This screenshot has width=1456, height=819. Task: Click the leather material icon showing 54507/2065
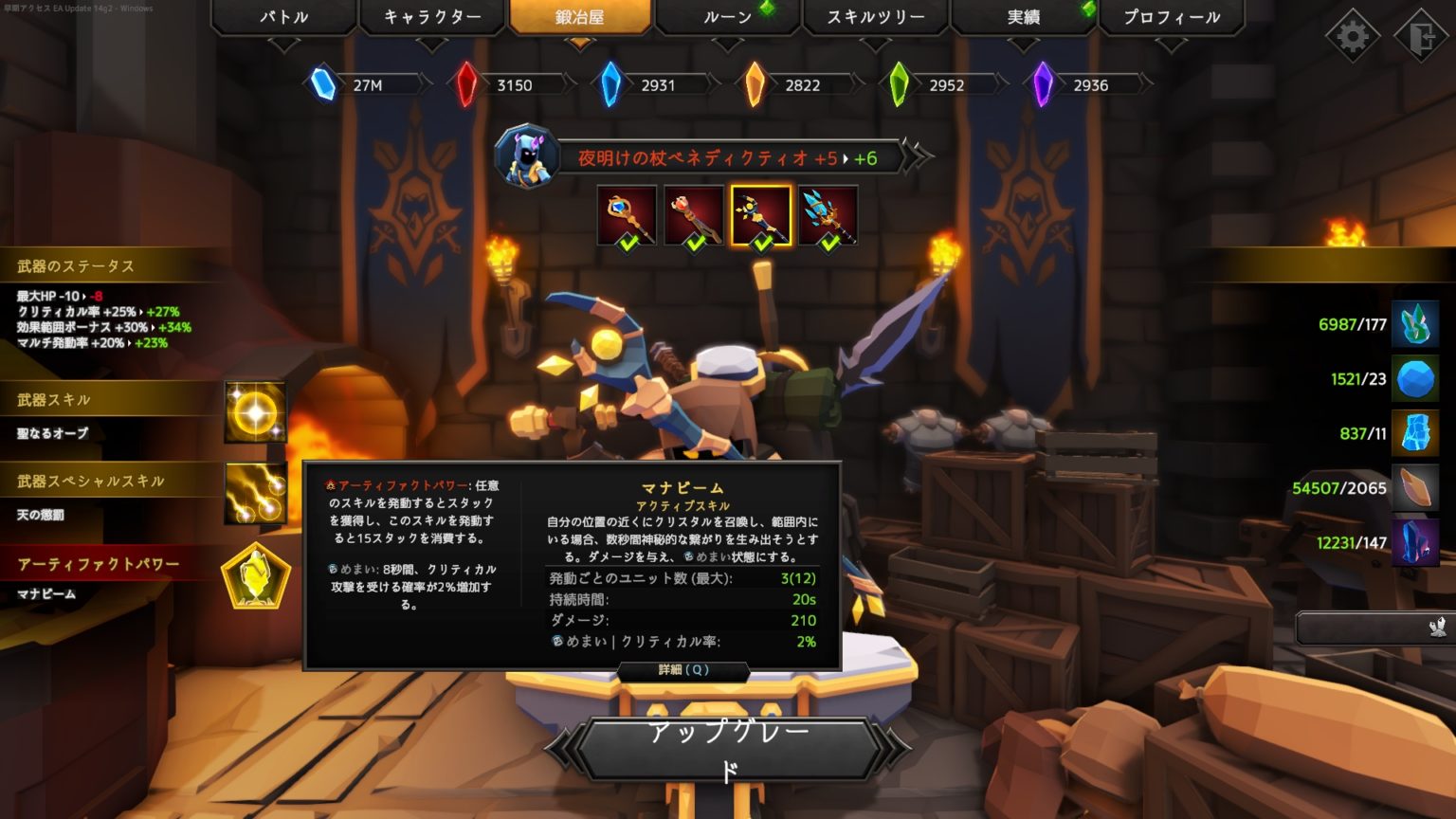(1414, 489)
